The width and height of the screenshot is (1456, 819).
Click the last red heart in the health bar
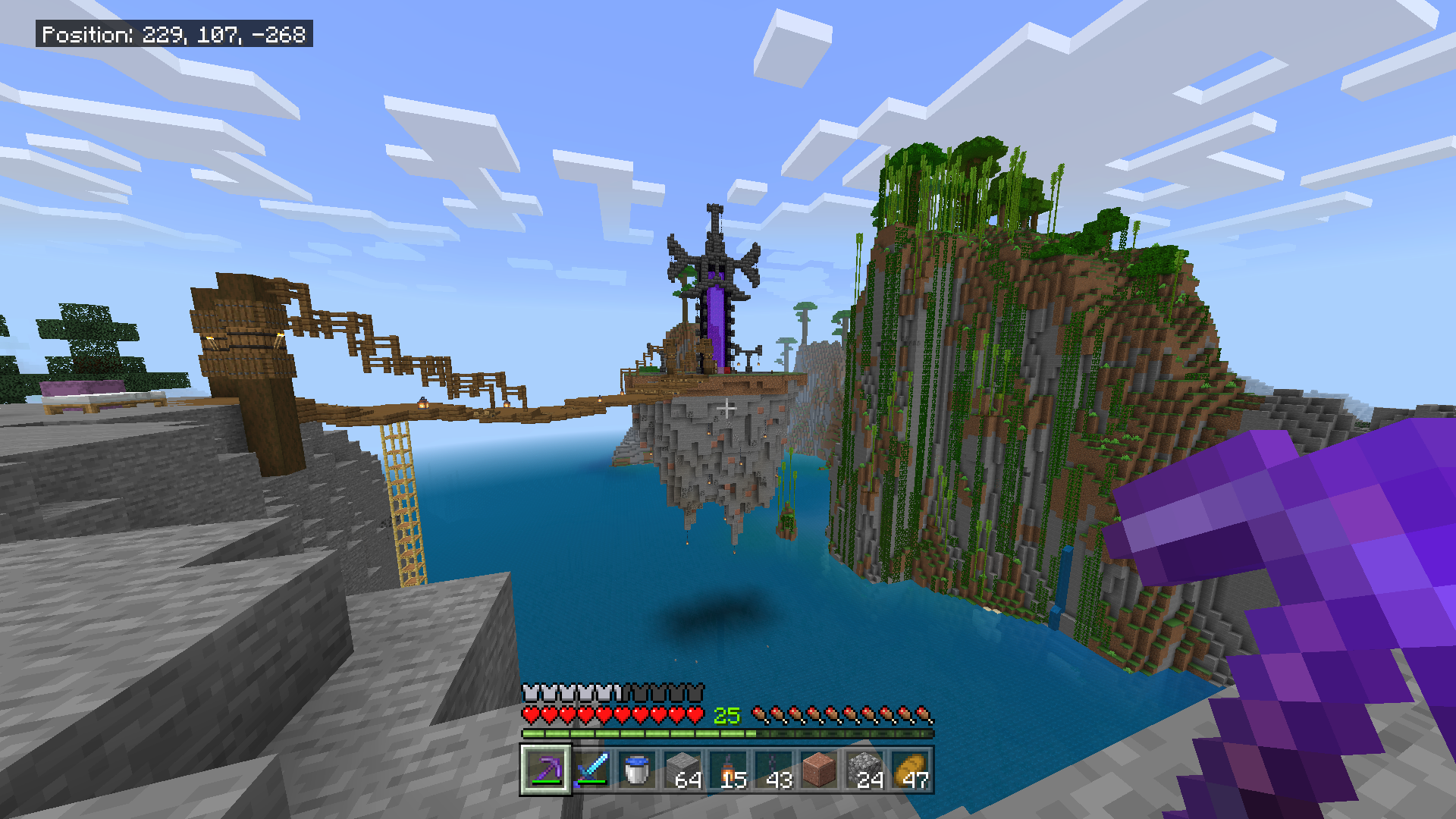point(695,714)
